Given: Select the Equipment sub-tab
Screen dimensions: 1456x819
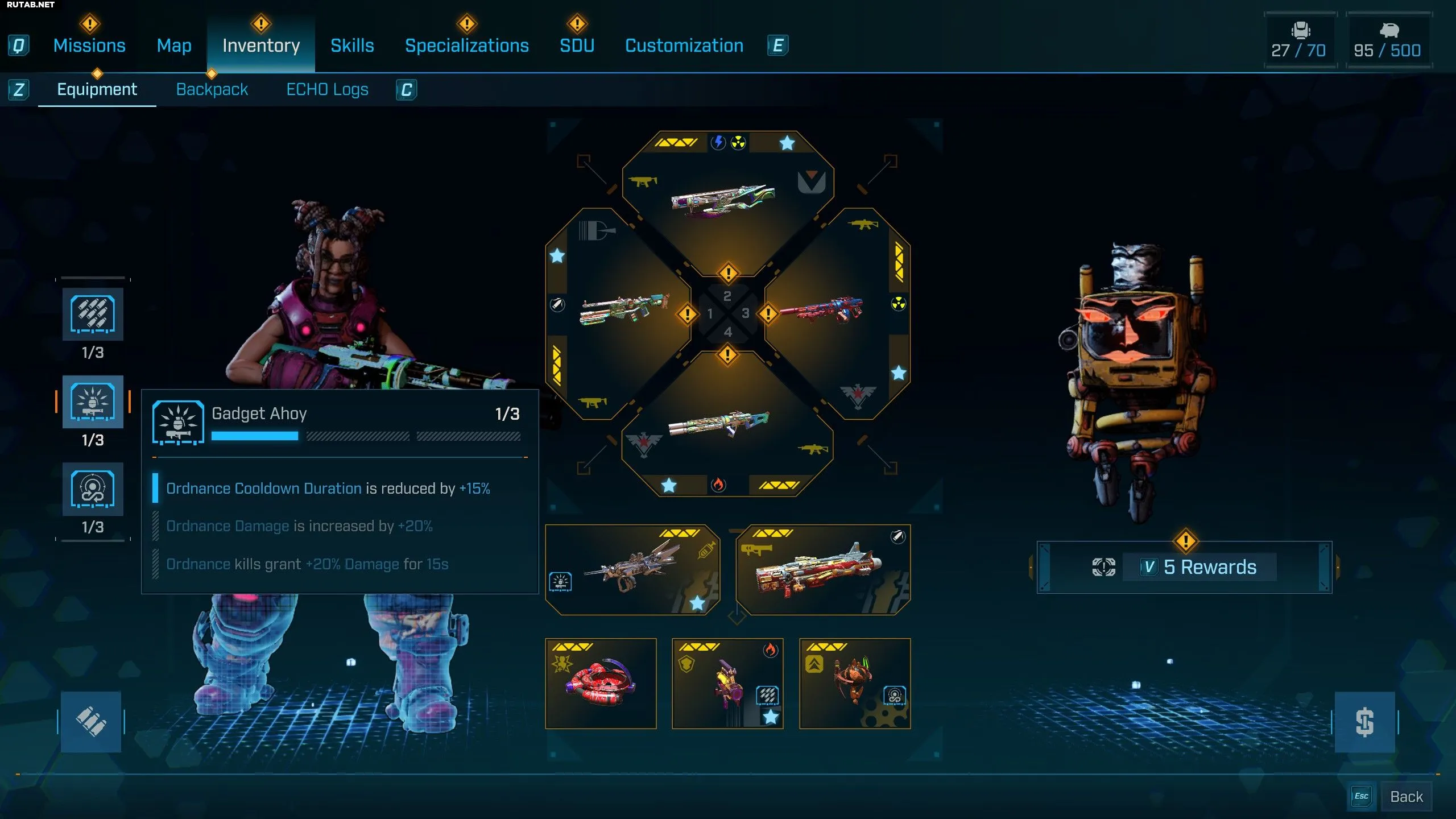Looking at the screenshot, I should point(97,89).
